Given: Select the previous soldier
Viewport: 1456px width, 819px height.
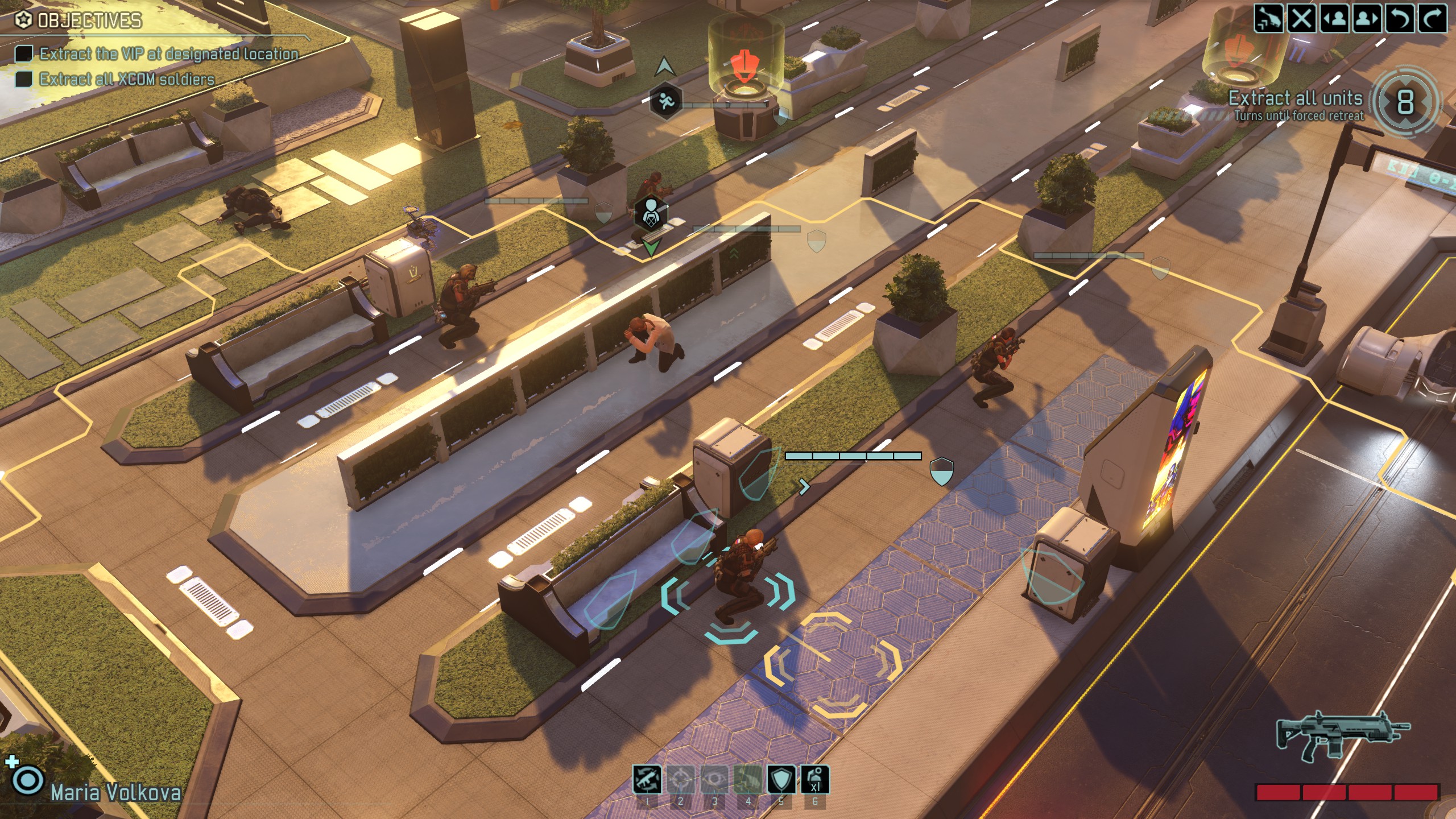Looking at the screenshot, I should [x=1334, y=19].
